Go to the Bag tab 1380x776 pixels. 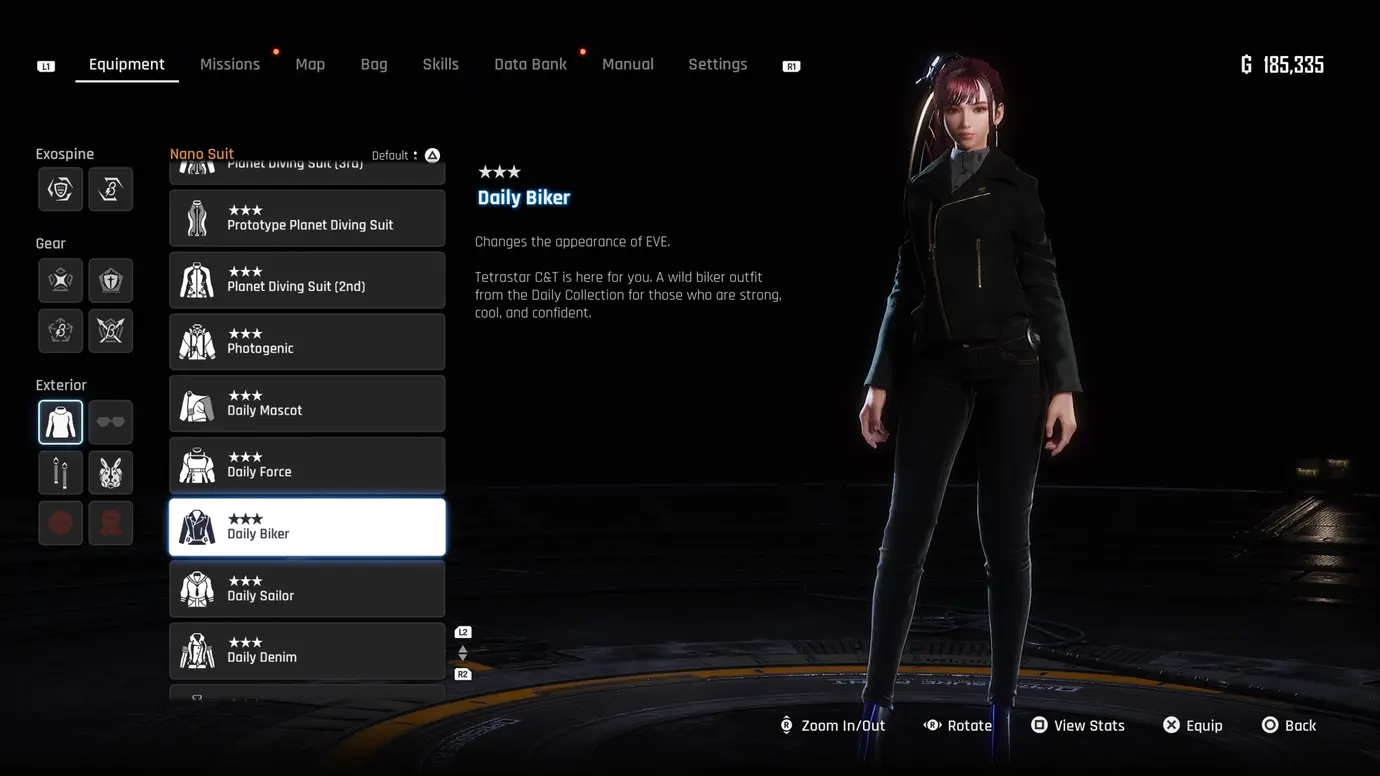(x=374, y=65)
